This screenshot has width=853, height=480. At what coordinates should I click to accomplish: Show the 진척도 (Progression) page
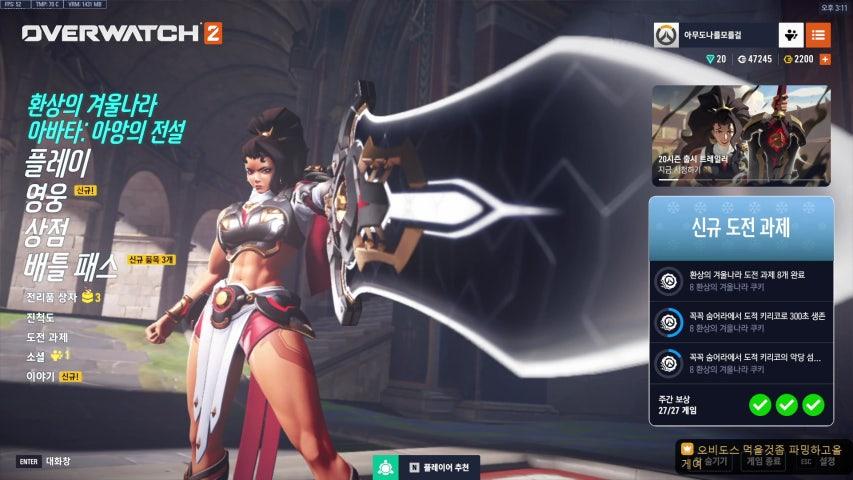pos(41,317)
